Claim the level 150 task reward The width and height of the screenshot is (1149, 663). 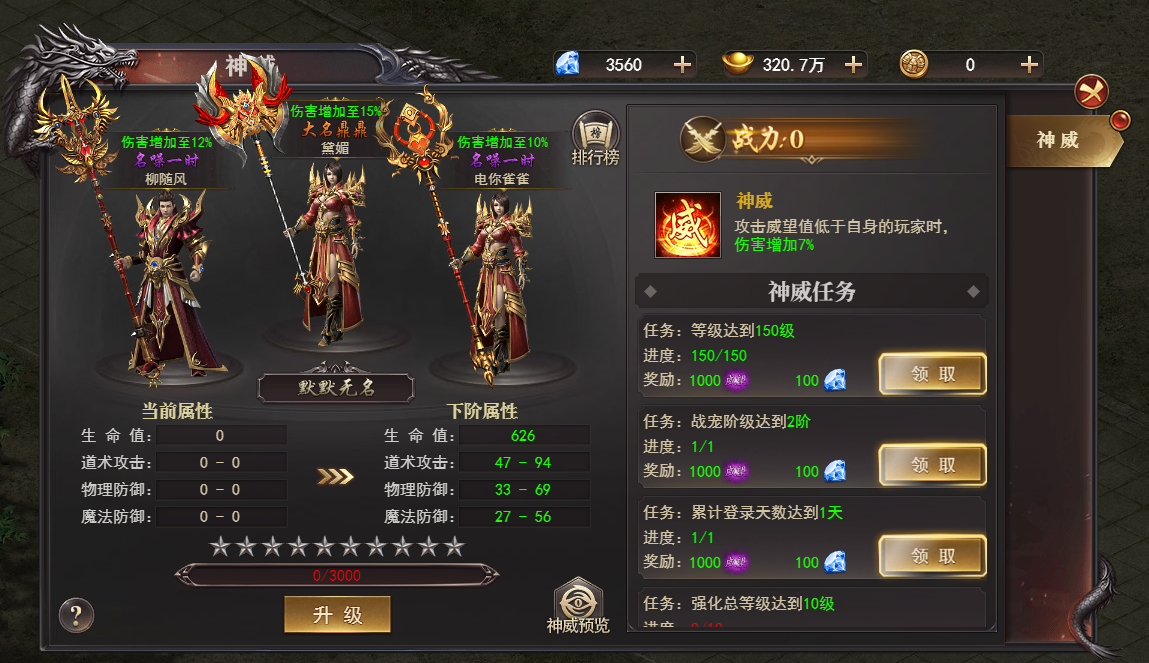click(932, 375)
